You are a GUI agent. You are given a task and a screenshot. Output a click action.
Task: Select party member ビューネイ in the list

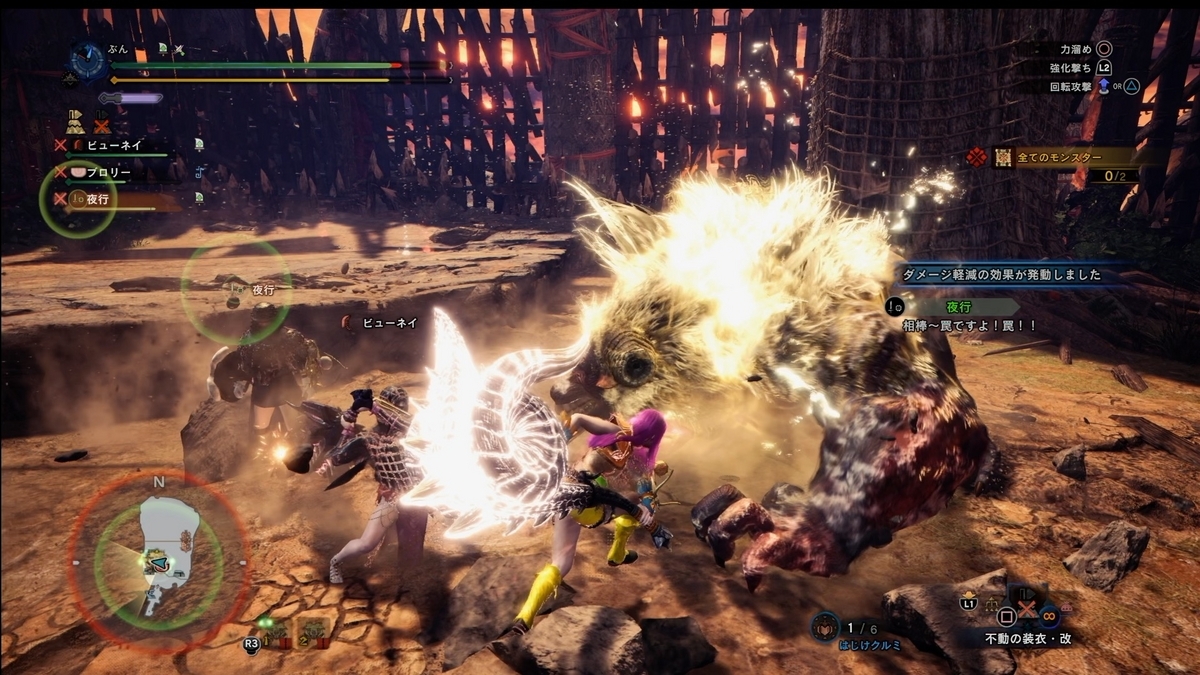[113, 145]
